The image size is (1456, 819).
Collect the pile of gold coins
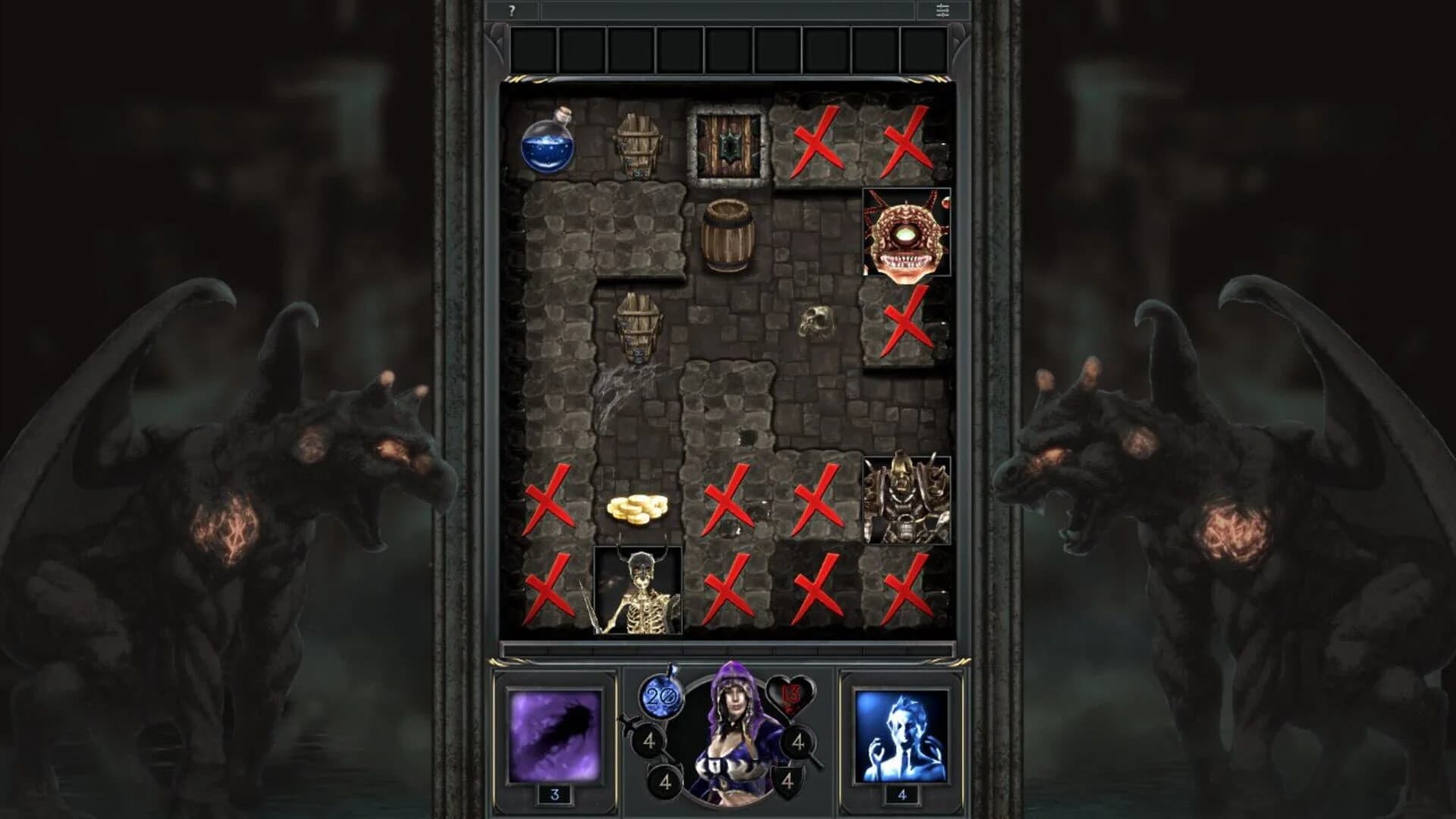pyautogui.click(x=637, y=510)
